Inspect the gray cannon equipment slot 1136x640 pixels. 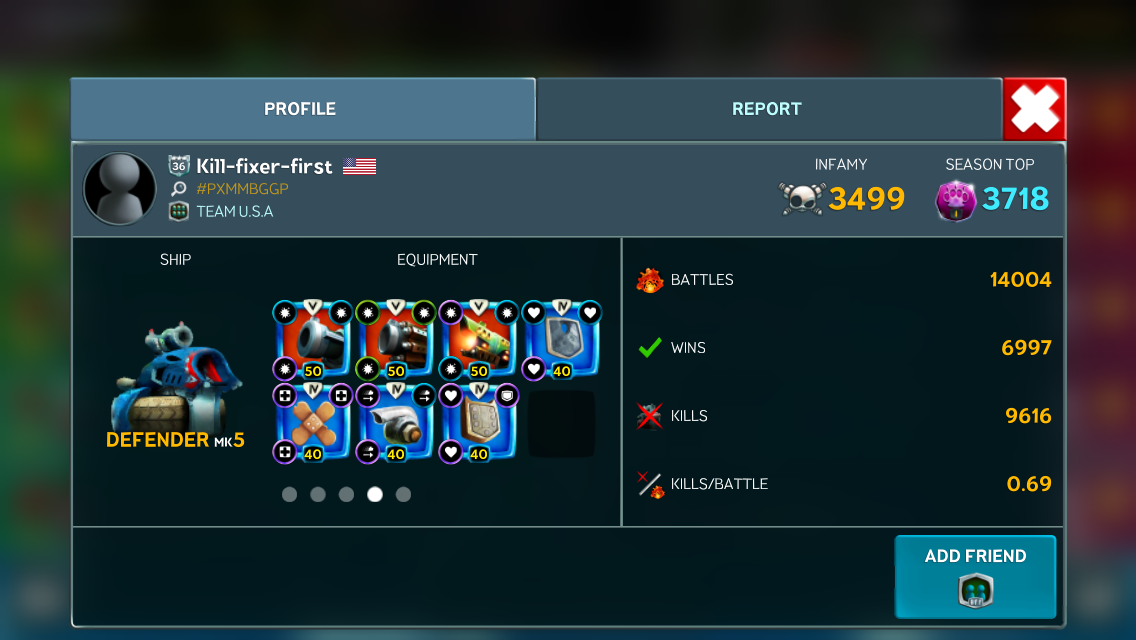click(x=312, y=340)
